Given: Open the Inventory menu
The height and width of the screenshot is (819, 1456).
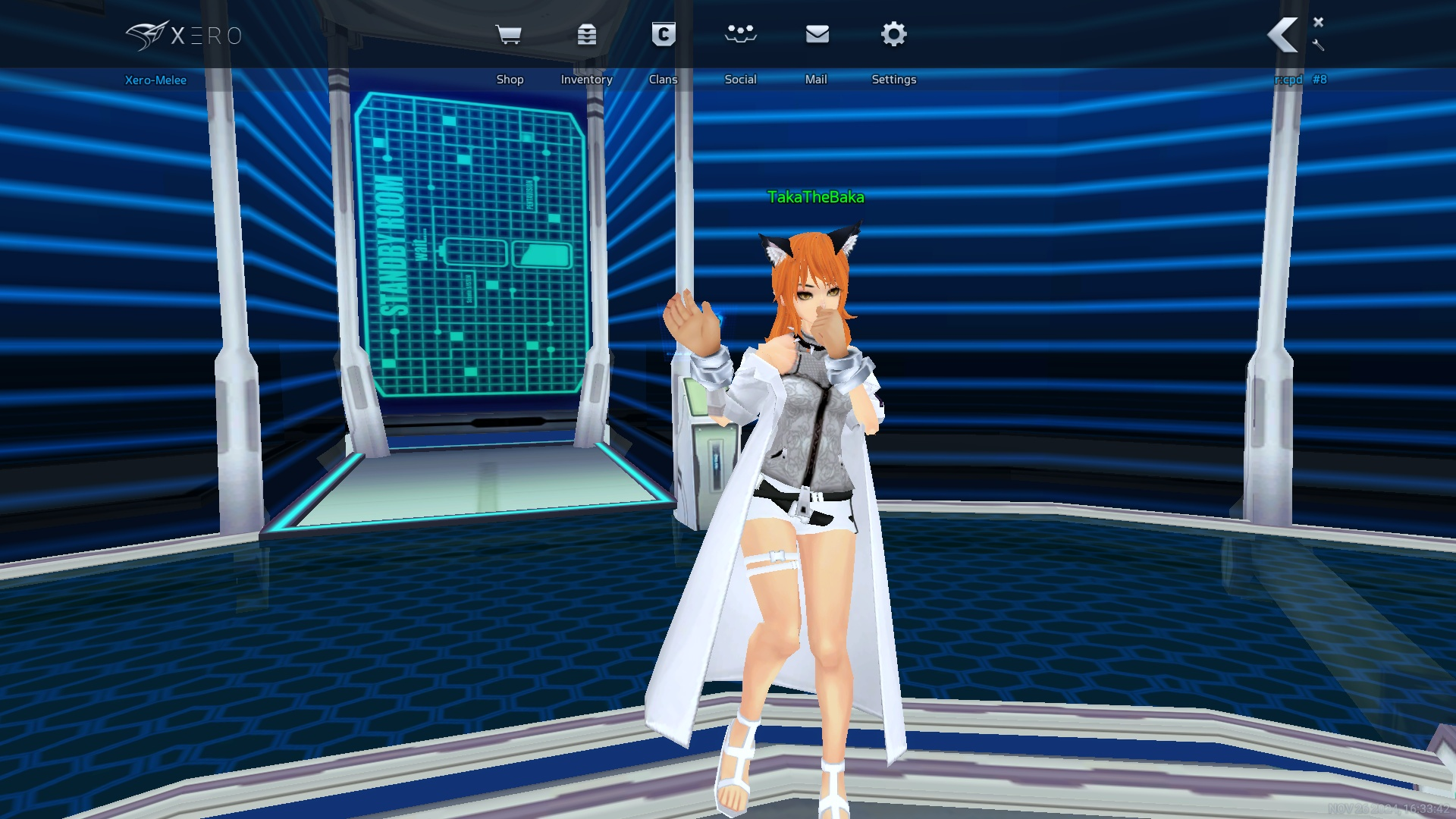Looking at the screenshot, I should coord(586,35).
